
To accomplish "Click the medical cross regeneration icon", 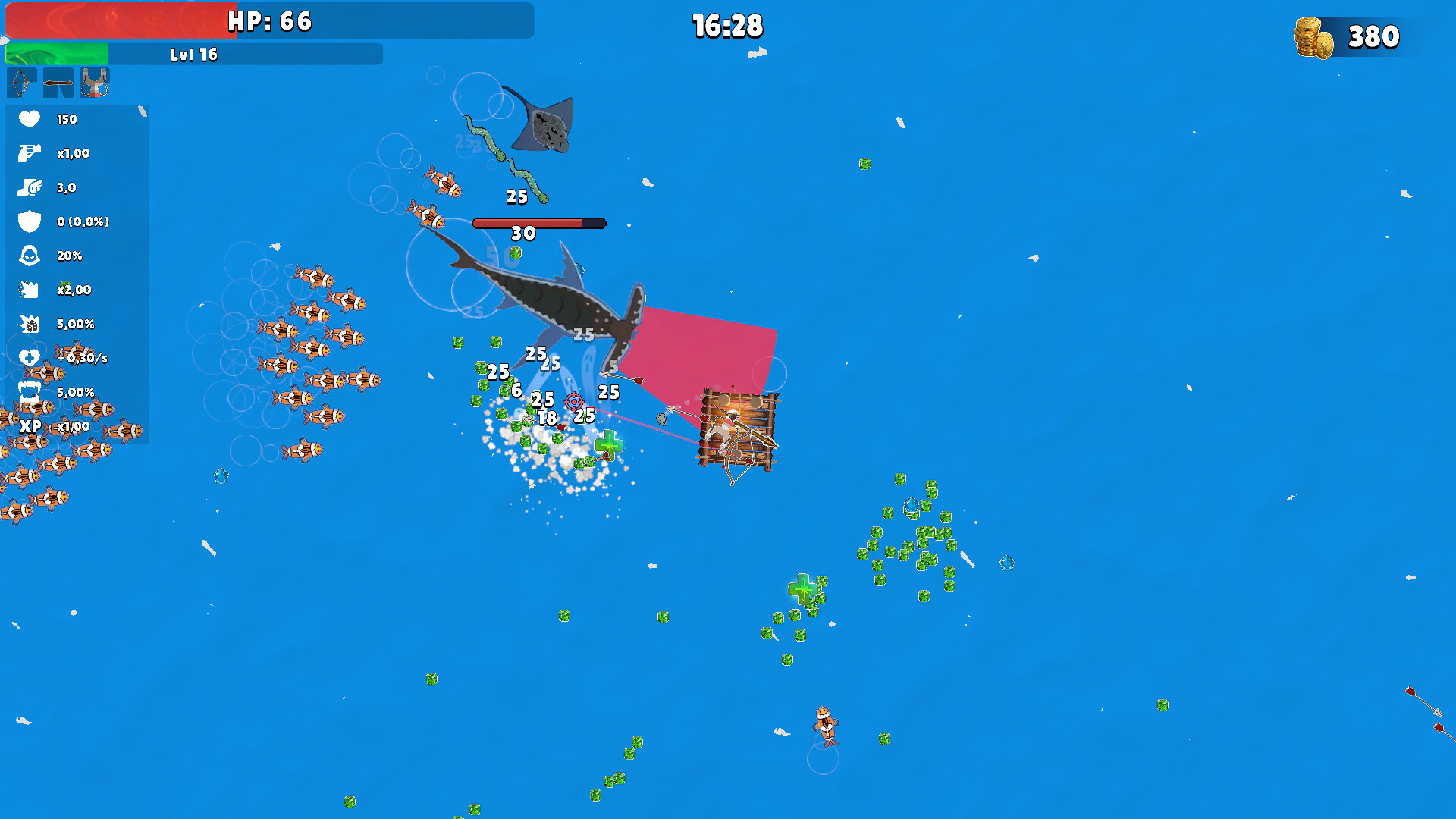I will coord(28,358).
